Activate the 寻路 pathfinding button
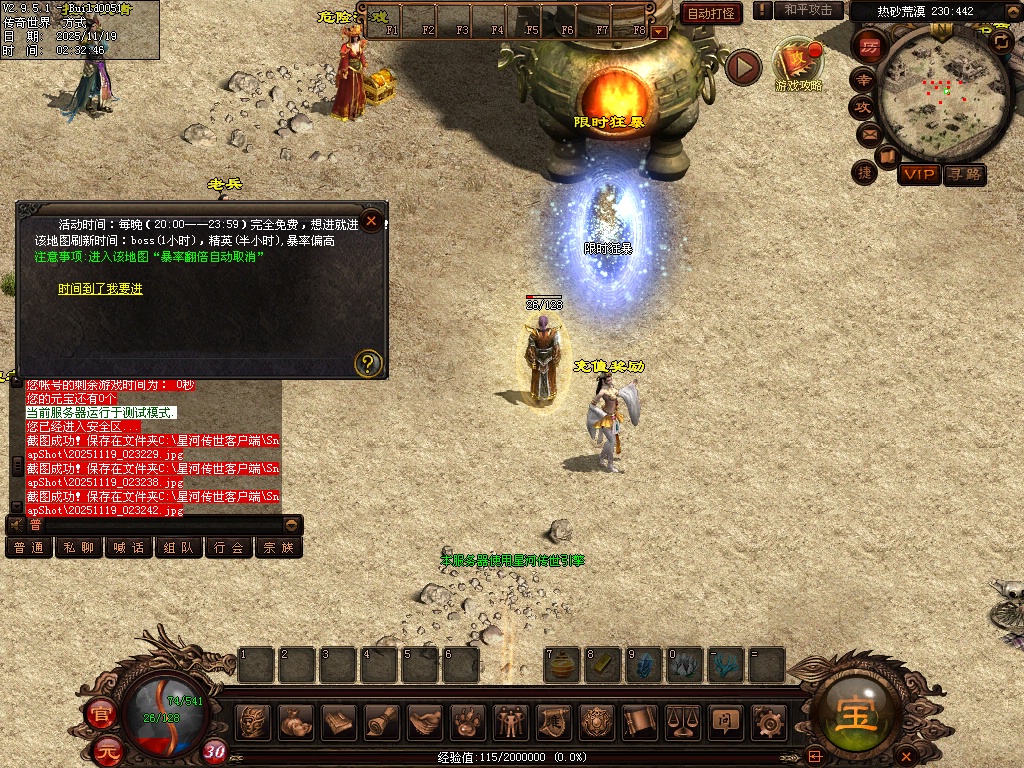Viewport: 1024px width, 768px height. coord(965,174)
